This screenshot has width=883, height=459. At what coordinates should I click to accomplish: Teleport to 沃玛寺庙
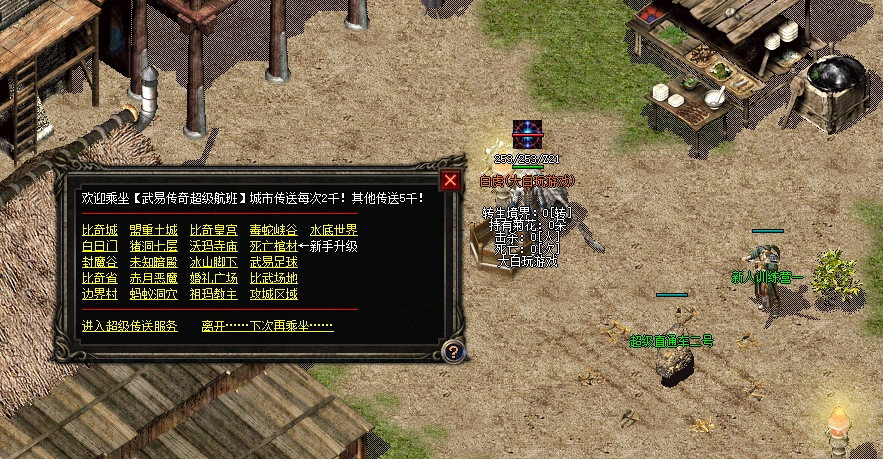pyautogui.click(x=213, y=246)
